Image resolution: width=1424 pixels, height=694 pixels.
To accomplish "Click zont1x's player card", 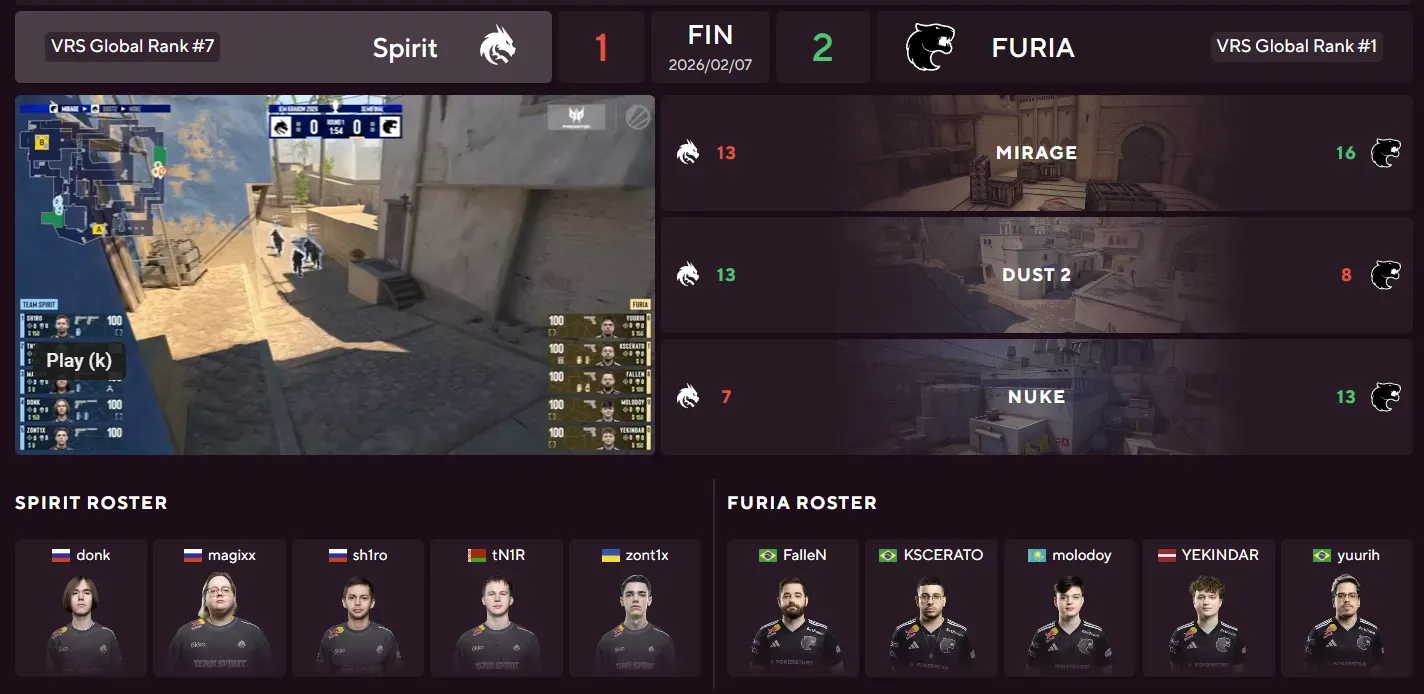I will pos(634,608).
